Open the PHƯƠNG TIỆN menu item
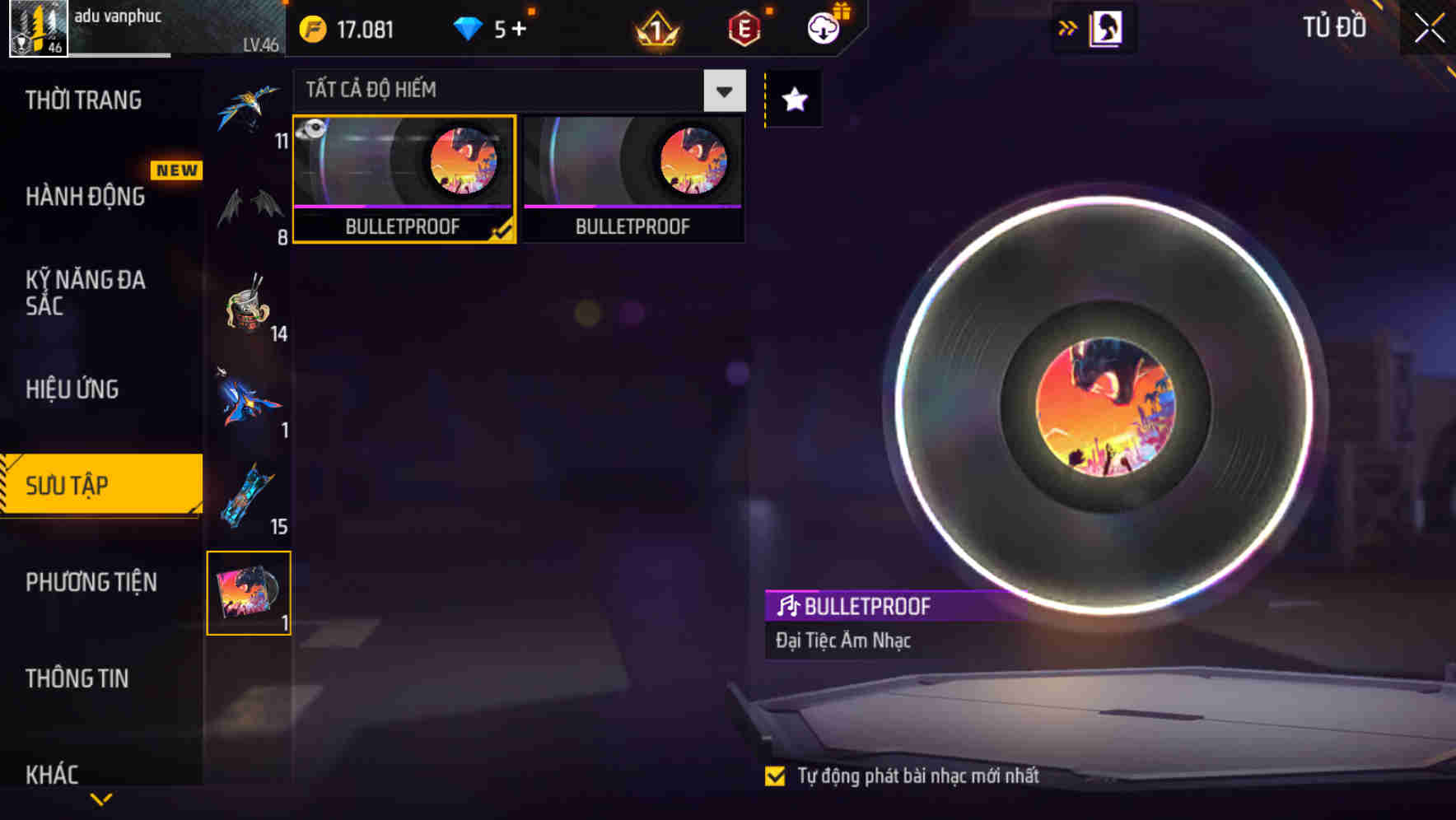This screenshot has height=820, width=1456. pyautogui.click(x=91, y=582)
